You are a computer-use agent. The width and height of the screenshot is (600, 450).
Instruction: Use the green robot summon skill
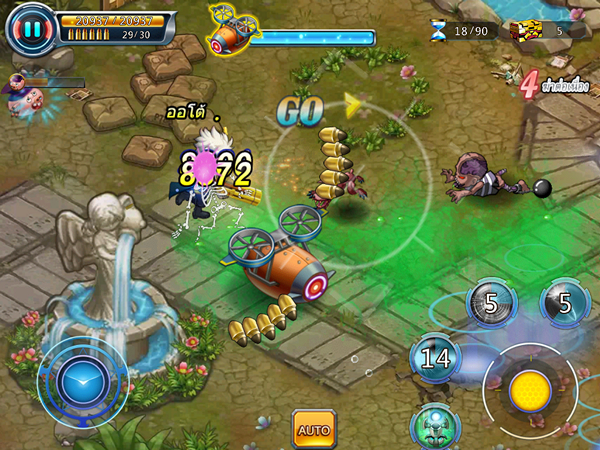click(x=434, y=425)
